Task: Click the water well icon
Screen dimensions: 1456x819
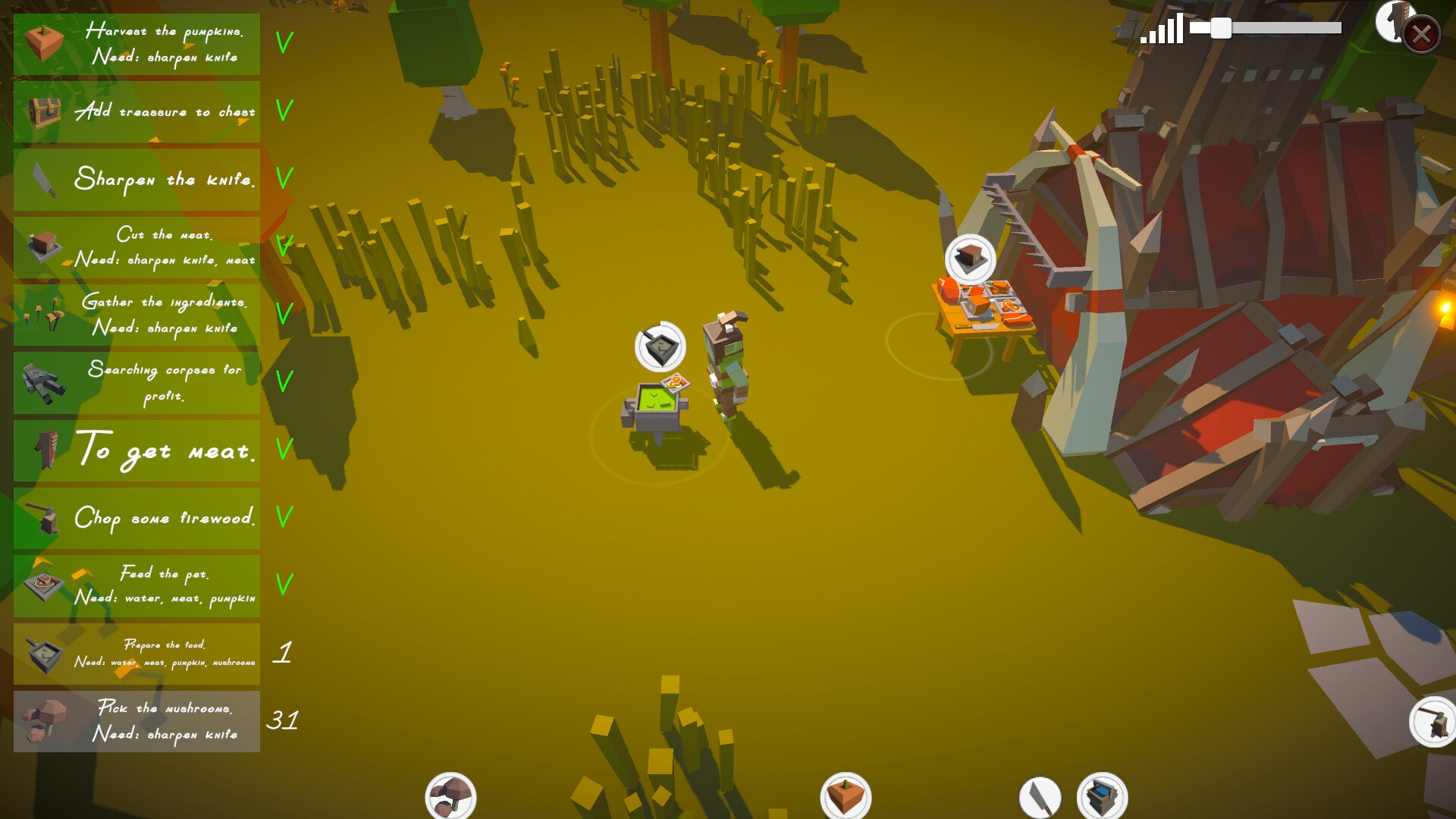Action: pos(1102,796)
